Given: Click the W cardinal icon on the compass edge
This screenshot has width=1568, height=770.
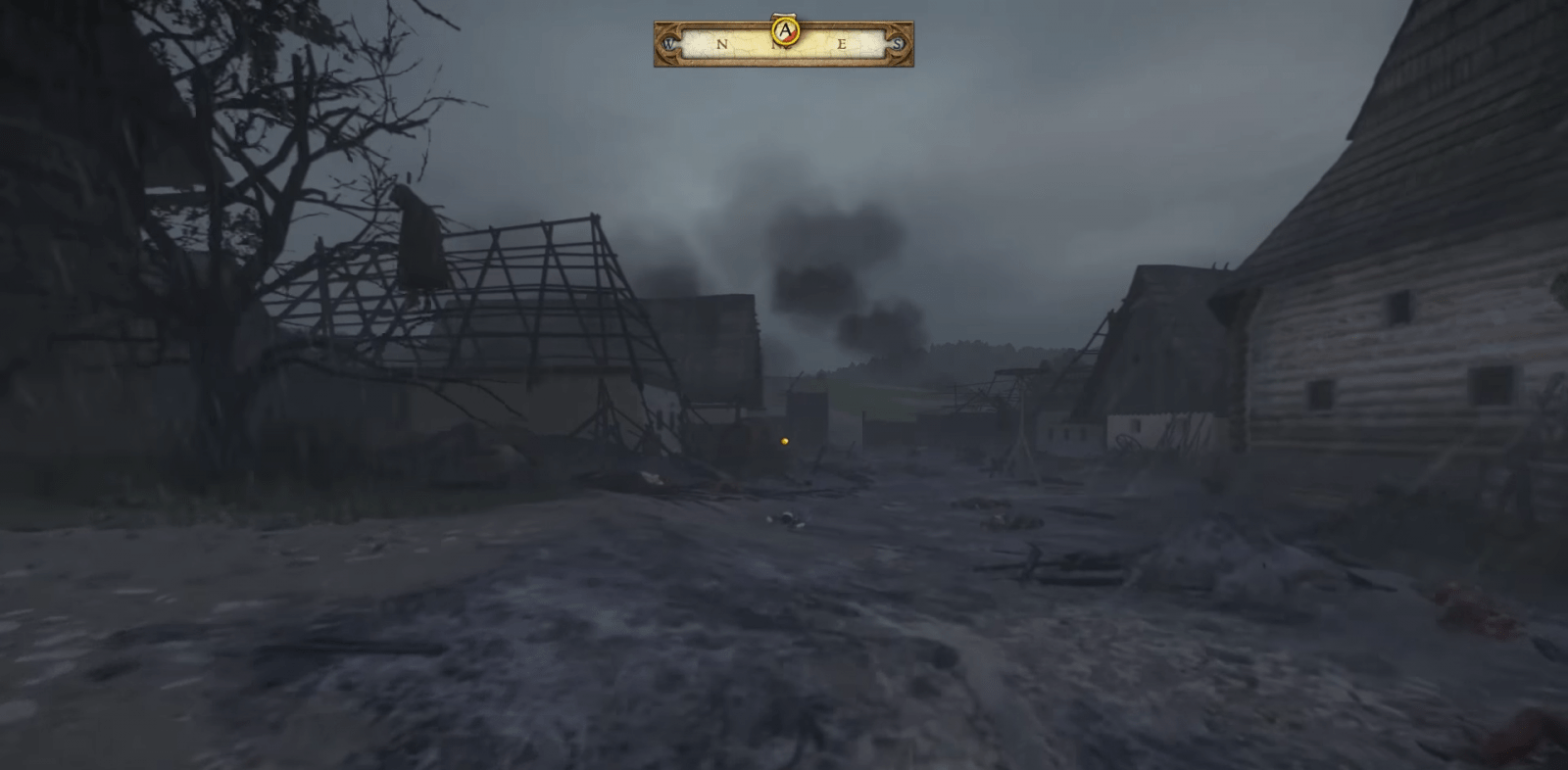Looking at the screenshot, I should point(669,43).
